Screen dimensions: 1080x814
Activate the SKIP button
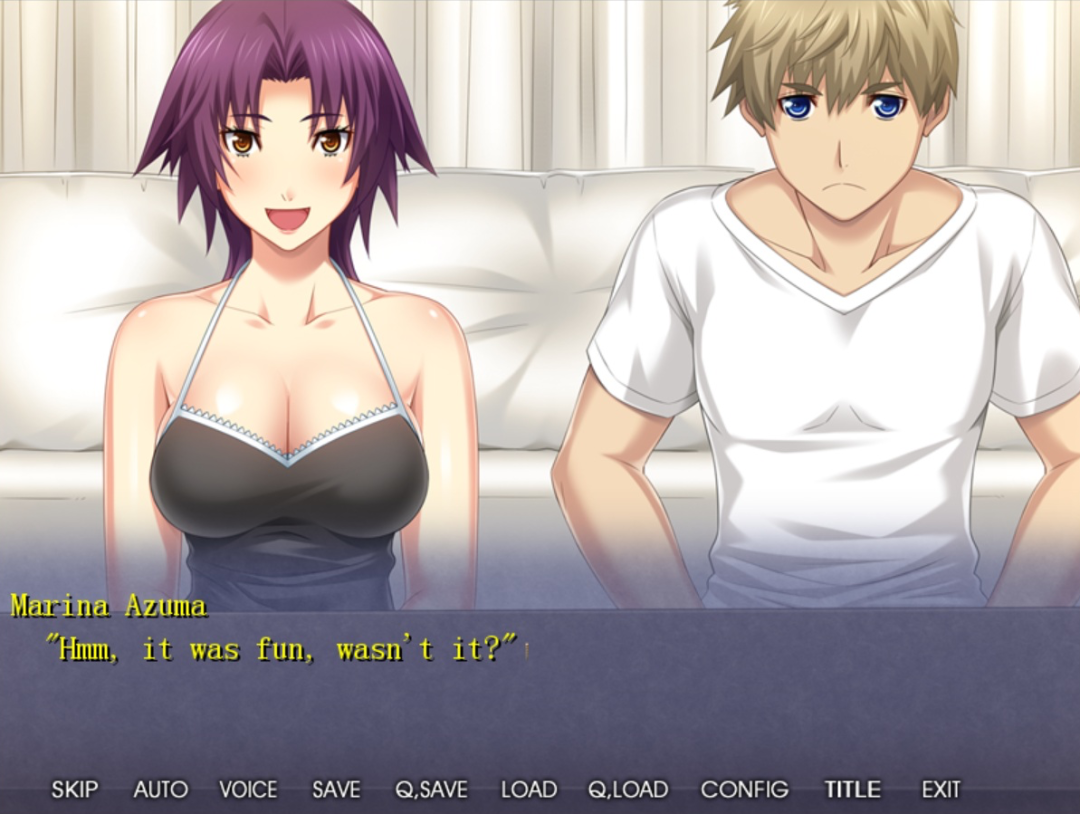[x=75, y=790]
